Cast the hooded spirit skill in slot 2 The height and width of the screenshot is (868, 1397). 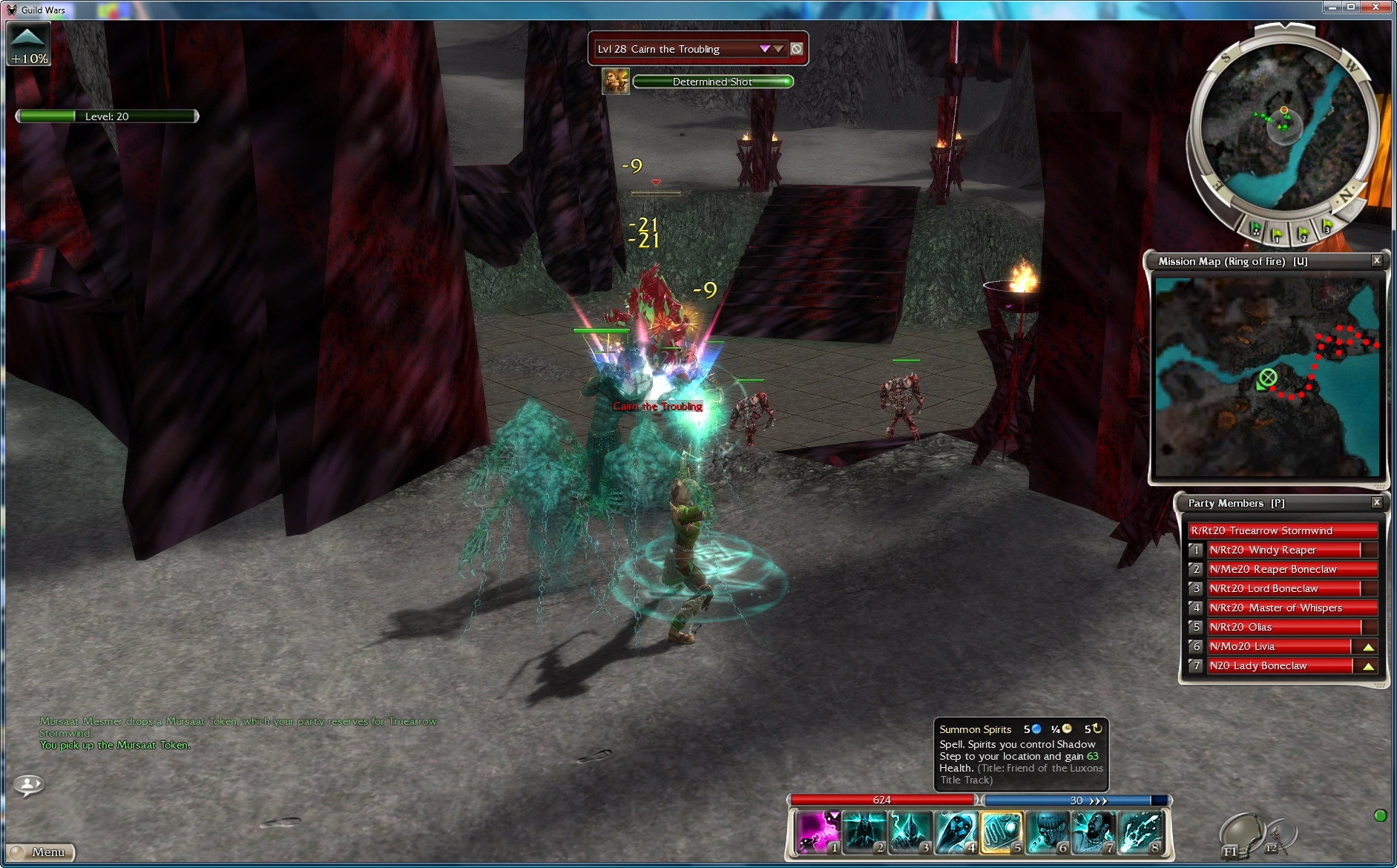pyautogui.click(x=864, y=832)
